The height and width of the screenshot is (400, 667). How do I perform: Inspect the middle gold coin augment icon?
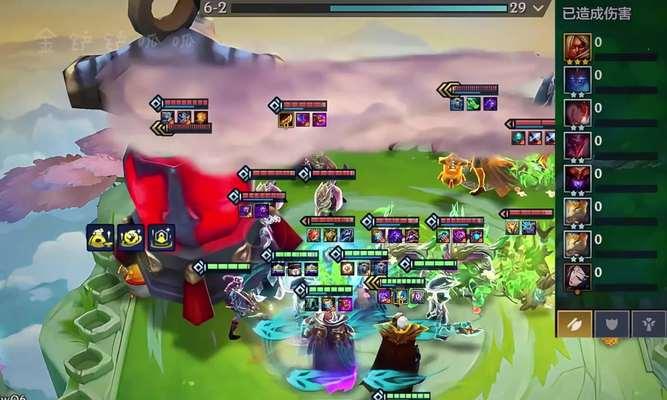[130, 237]
